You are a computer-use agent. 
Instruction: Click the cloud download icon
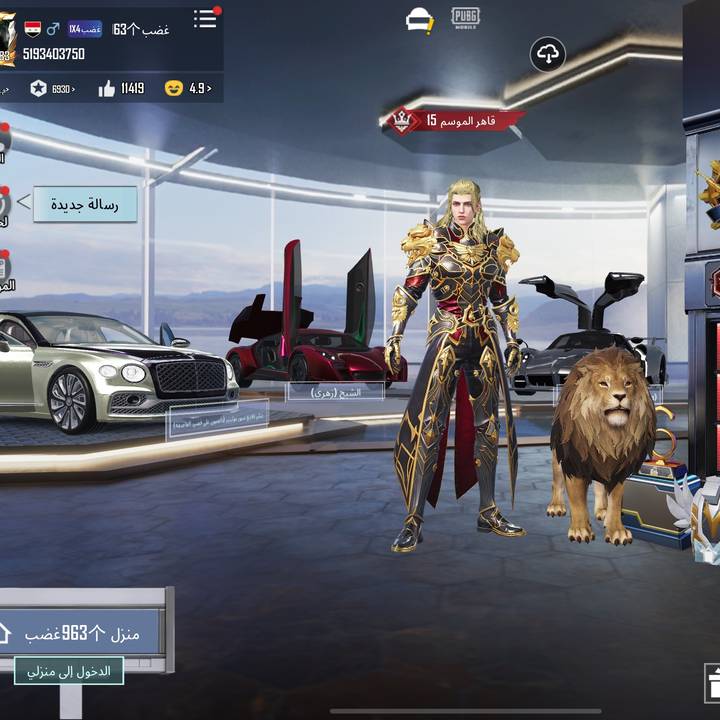[x=548, y=54]
